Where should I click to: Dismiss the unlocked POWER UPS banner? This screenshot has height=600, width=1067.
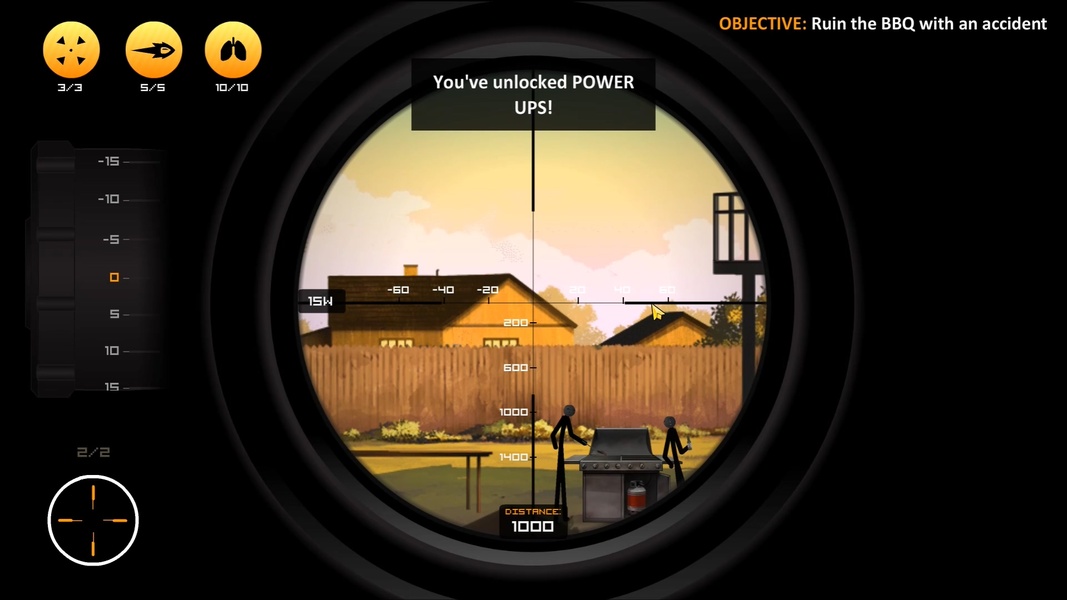(x=533, y=94)
